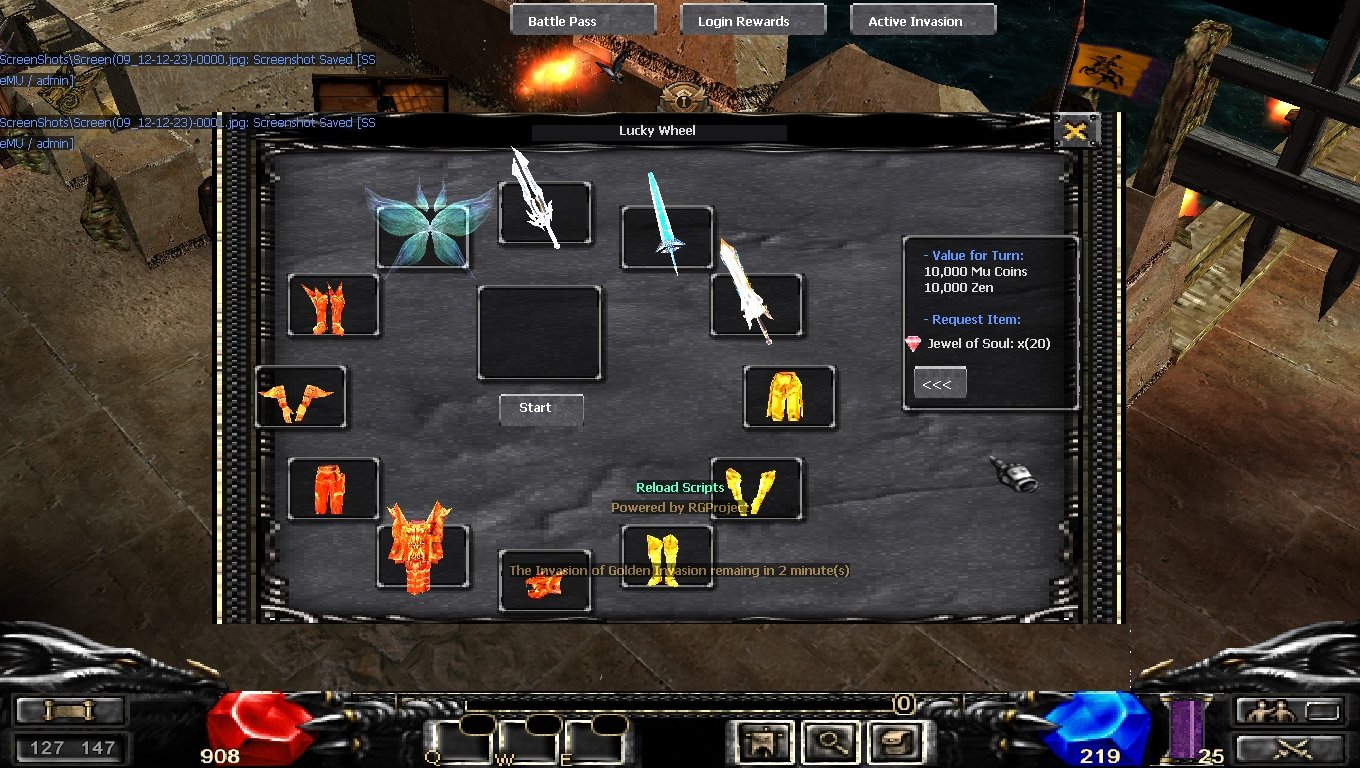Select the blue fairy wings prize slot
Viewport: 1360px width, 768px height.
pyautogui.click(x=423, y=237)
